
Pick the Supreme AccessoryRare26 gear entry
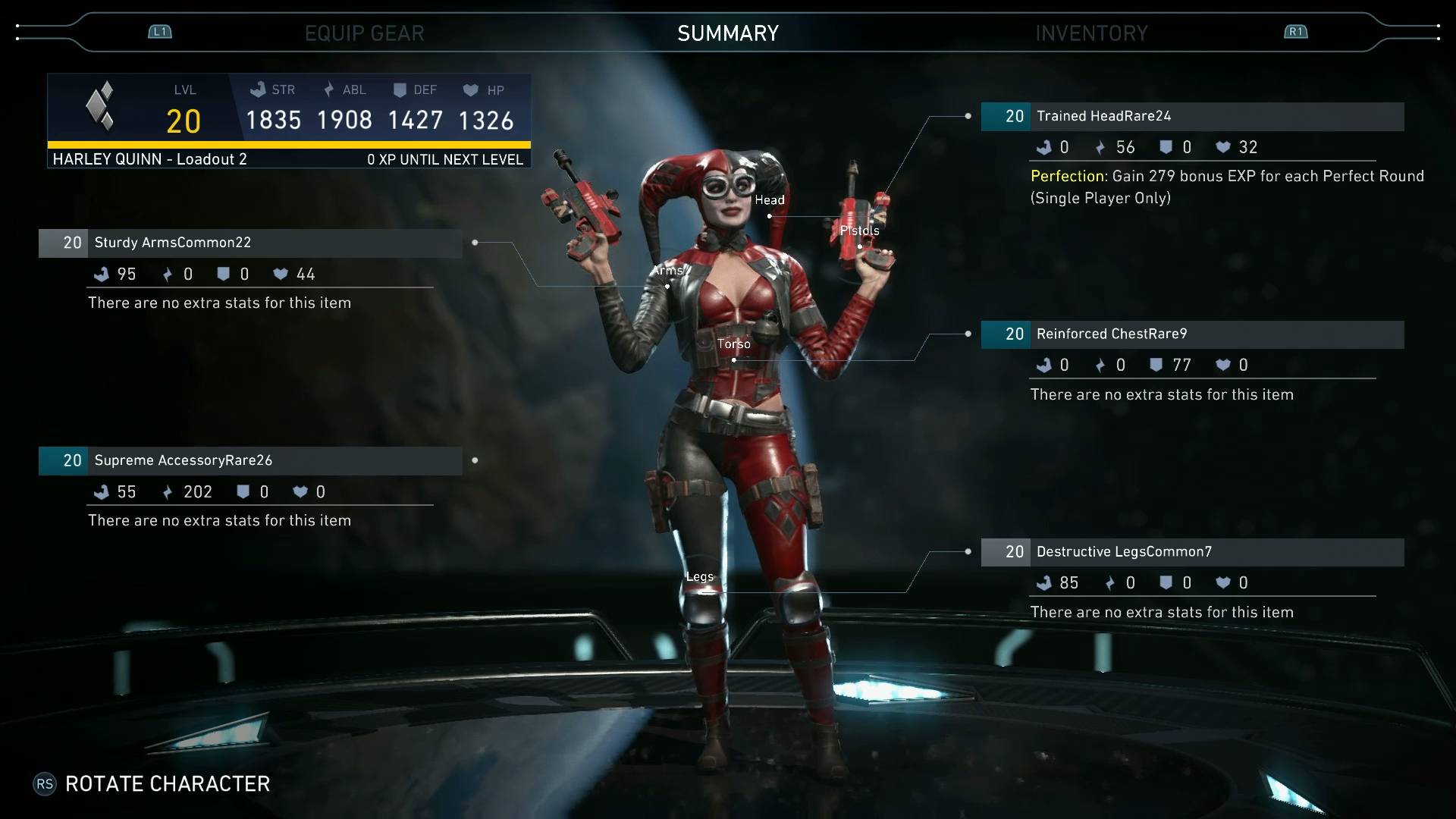click(x=250, y=461)
